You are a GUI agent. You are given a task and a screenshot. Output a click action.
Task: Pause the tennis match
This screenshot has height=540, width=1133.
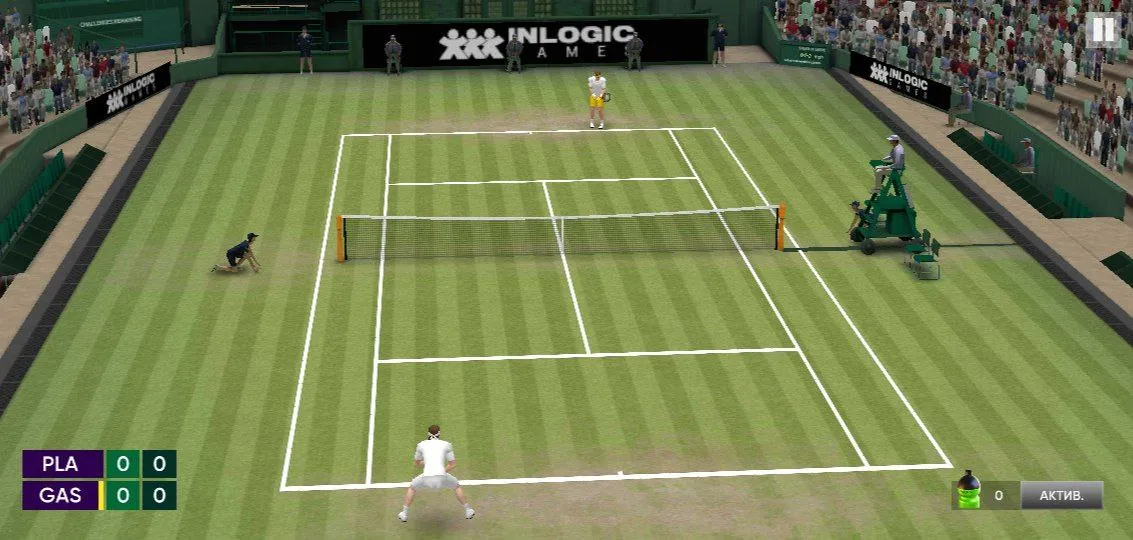[1102, 31]
